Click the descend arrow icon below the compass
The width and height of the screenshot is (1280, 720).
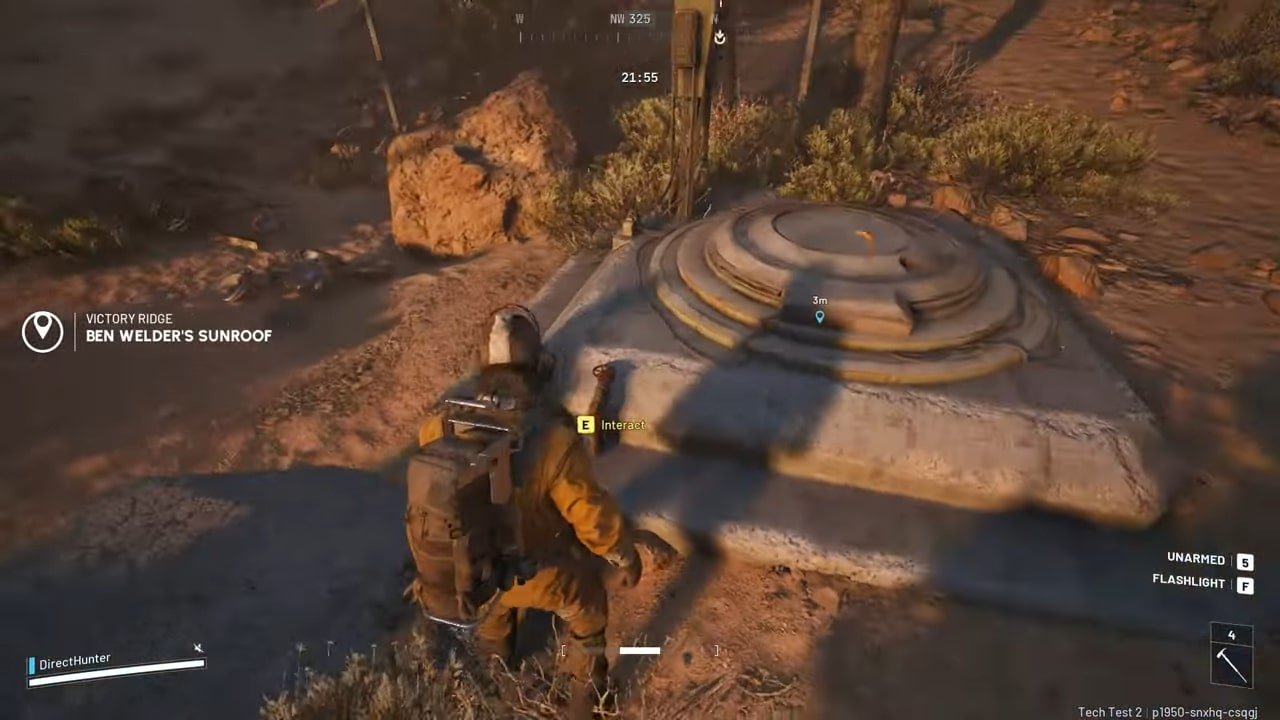click(719, 37)
